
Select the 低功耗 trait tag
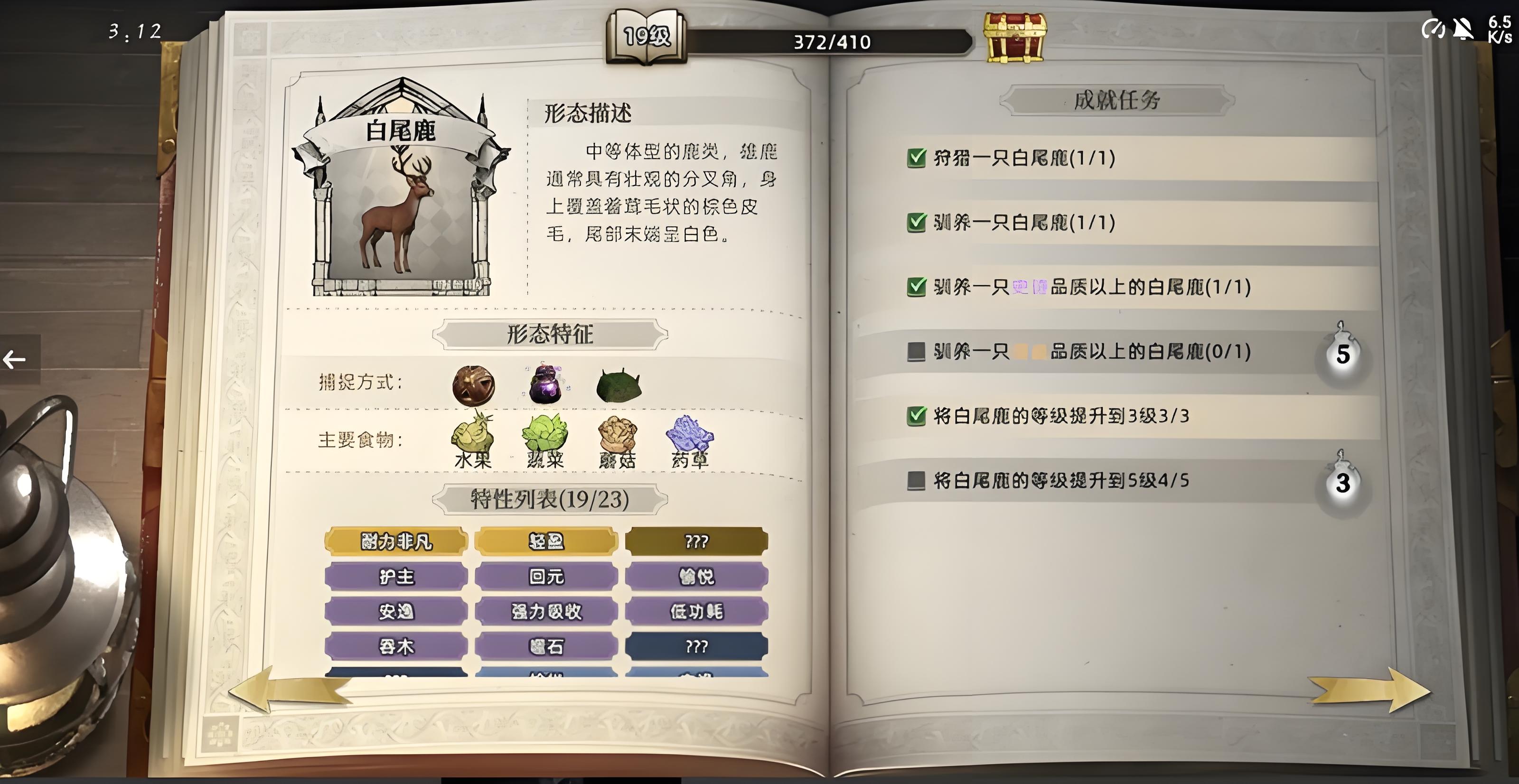coord(696,611)
